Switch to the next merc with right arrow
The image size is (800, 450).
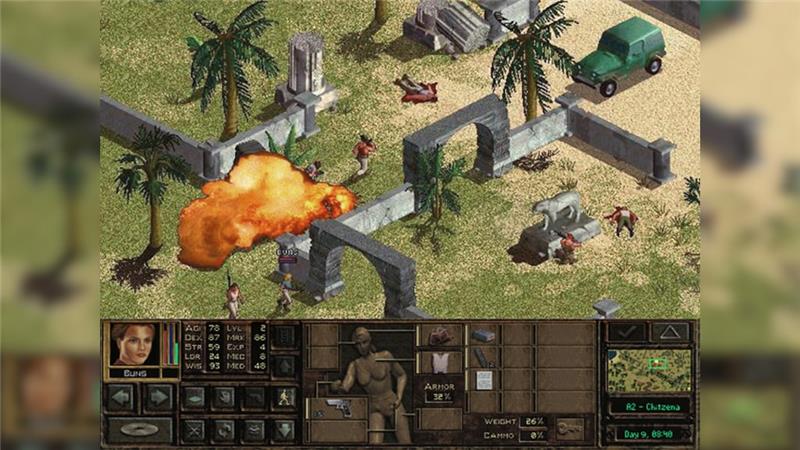pyautogui.click(x=158, y=397)
